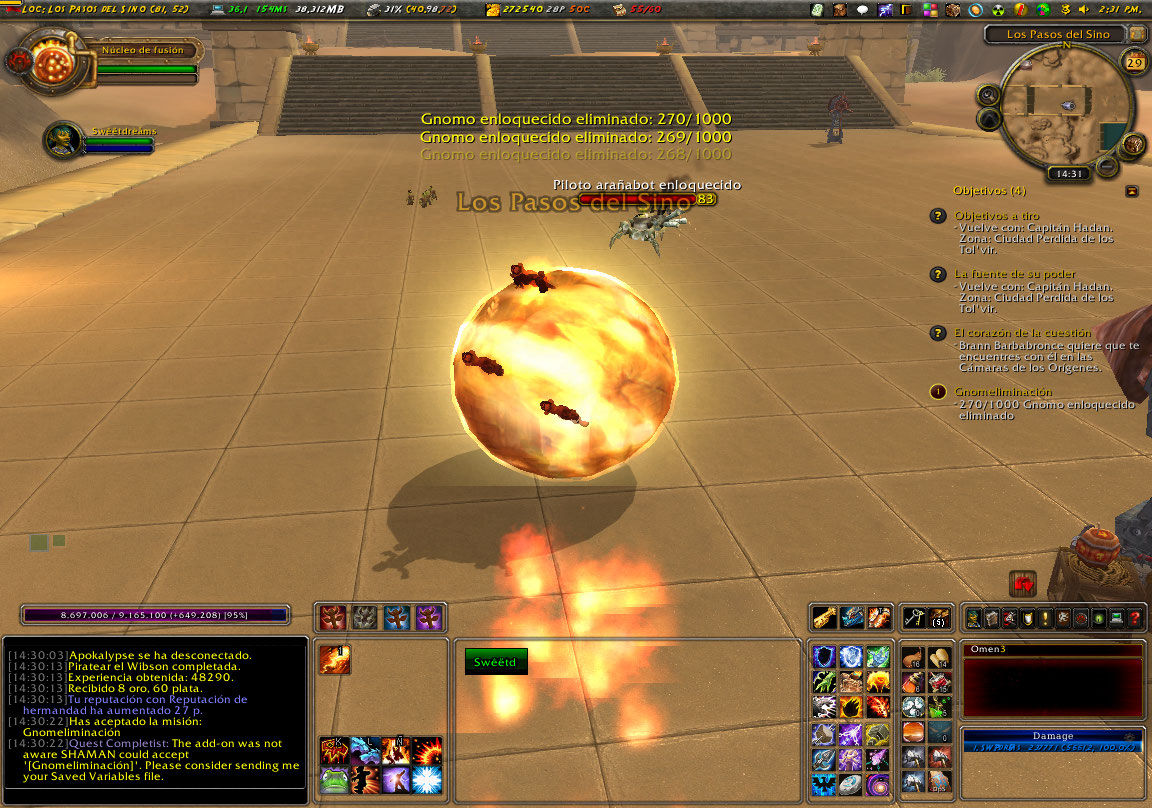Activate the green frog Hex ability

(x=335, y=781)
